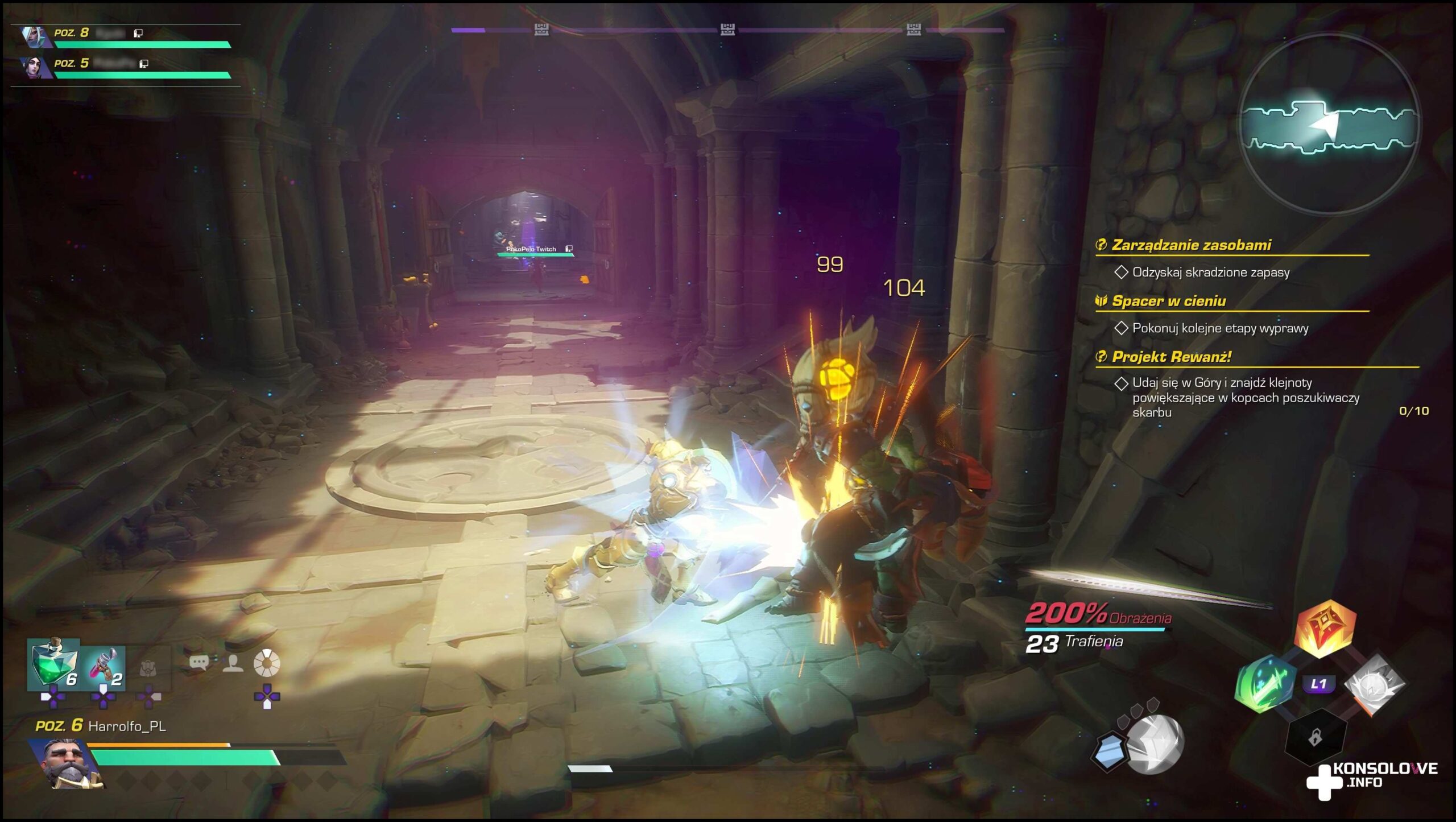Open the circular minimap
This screenshot has height=822, width=1456.
tap(1329, 125)
